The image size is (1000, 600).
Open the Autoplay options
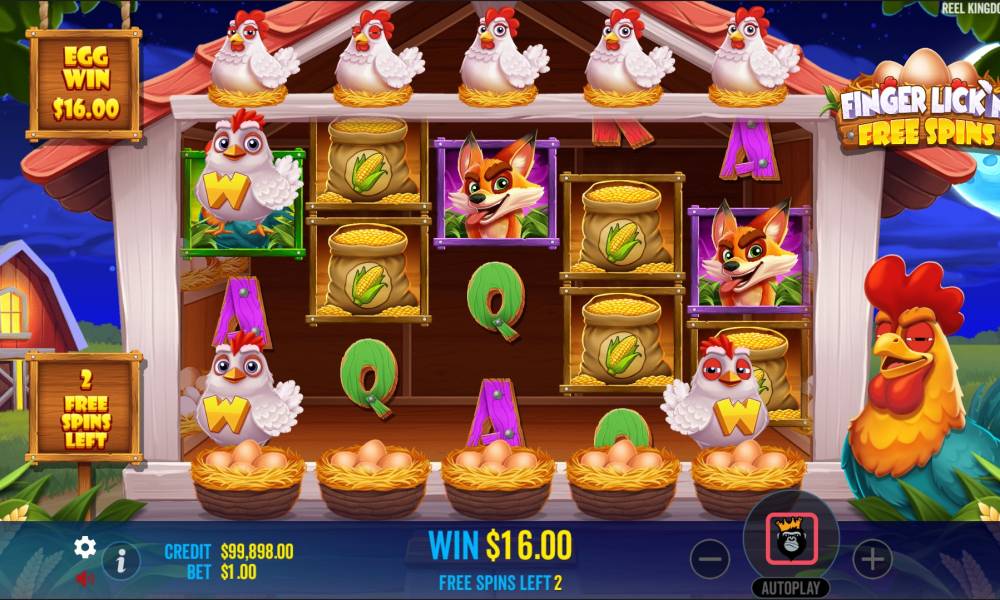point(790,587)
